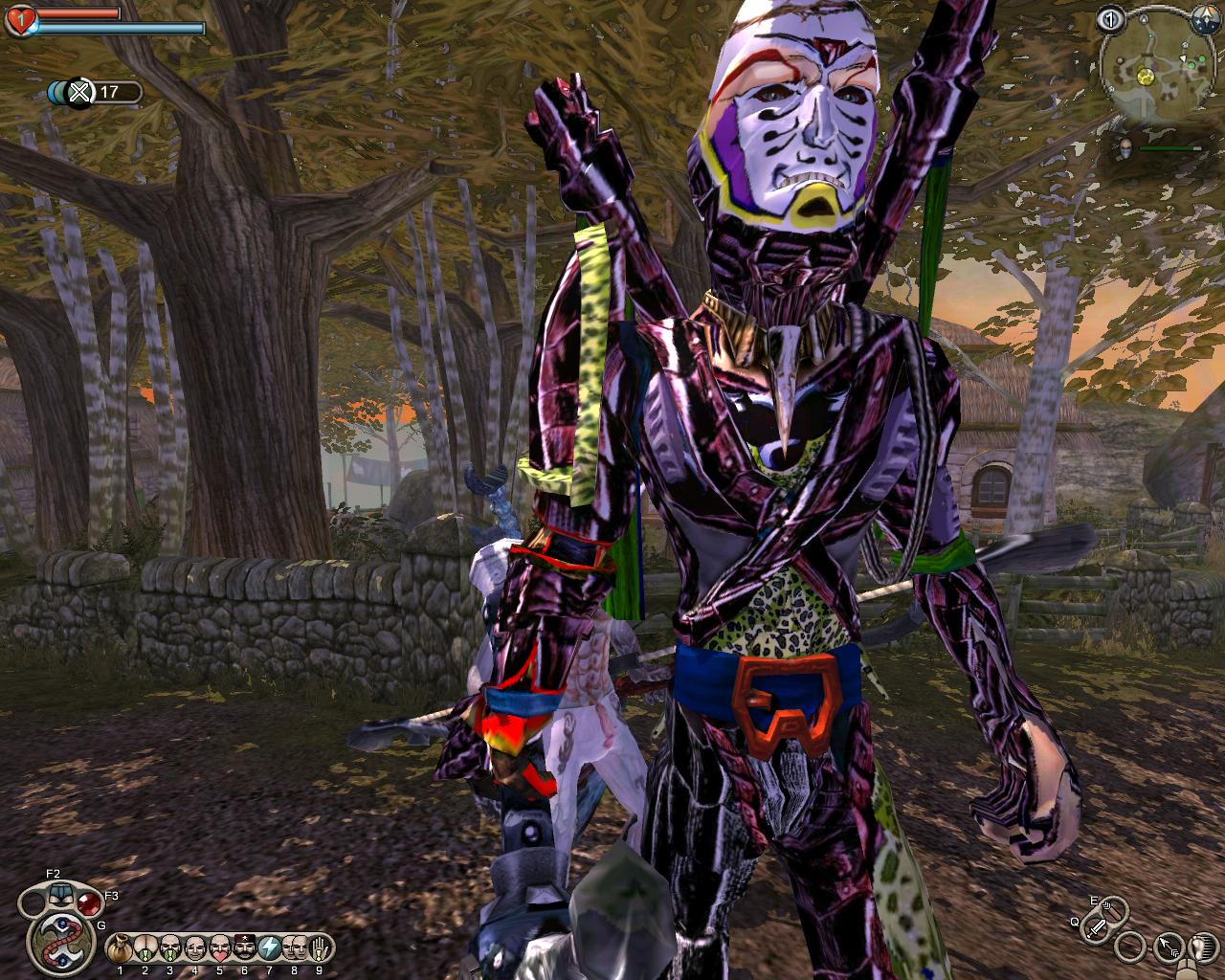Select the yellow quest marker on minimap
Screen dimensions: 1225x980
coord(1145,75)
